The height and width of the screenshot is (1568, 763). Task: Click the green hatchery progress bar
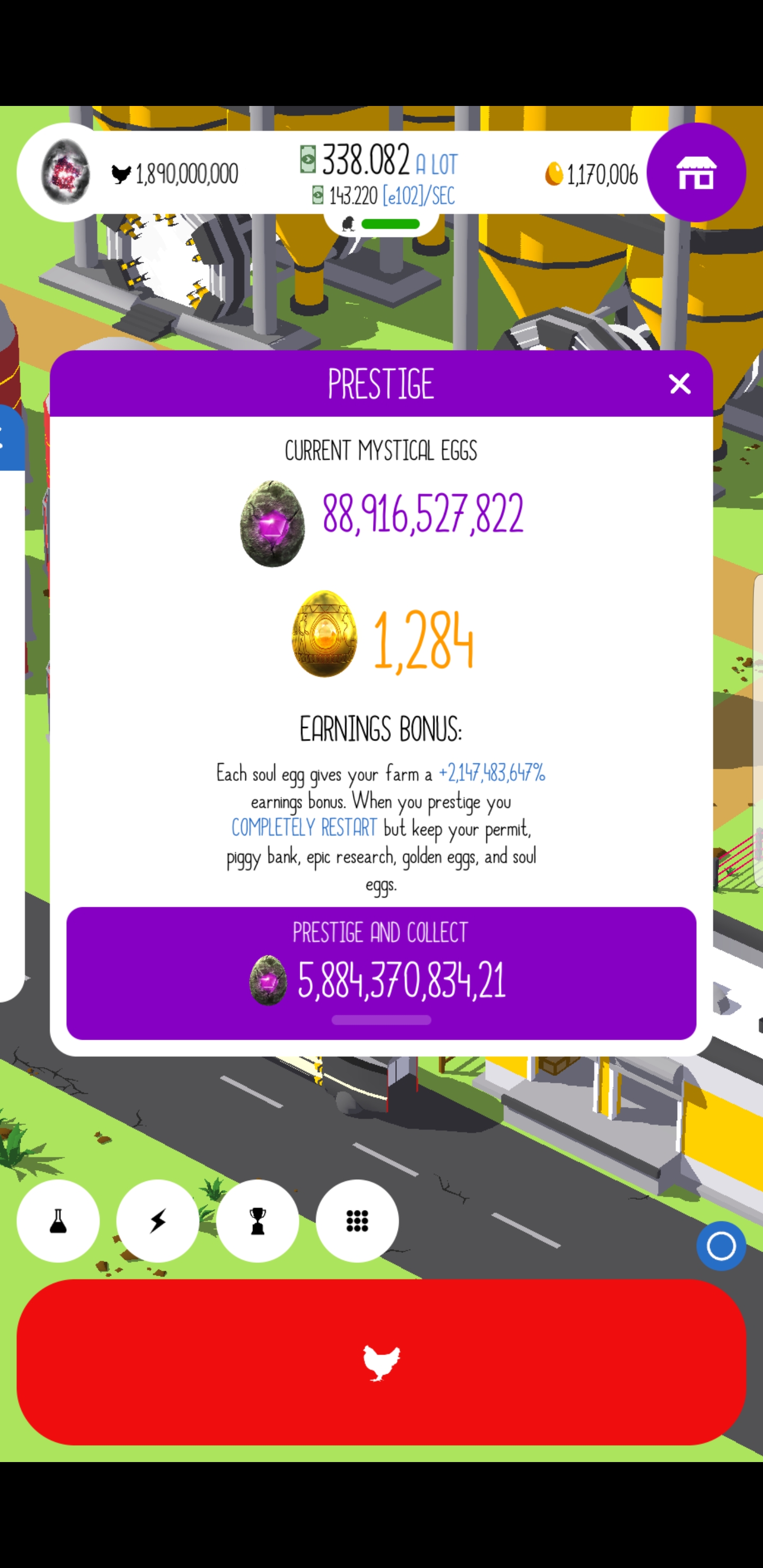[390, 224]
